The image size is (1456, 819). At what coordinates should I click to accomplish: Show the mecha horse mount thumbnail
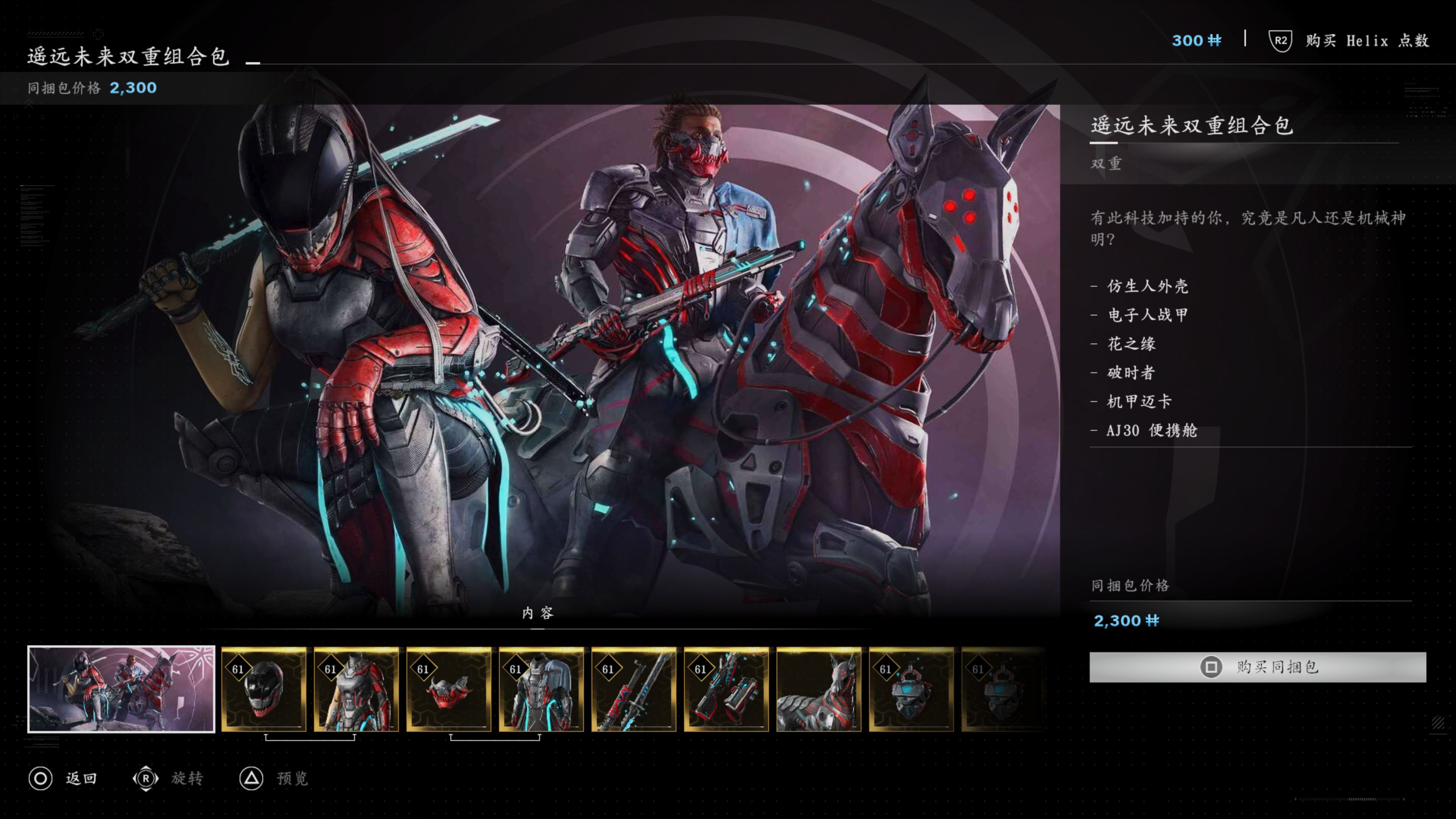[x=819, y=689]
